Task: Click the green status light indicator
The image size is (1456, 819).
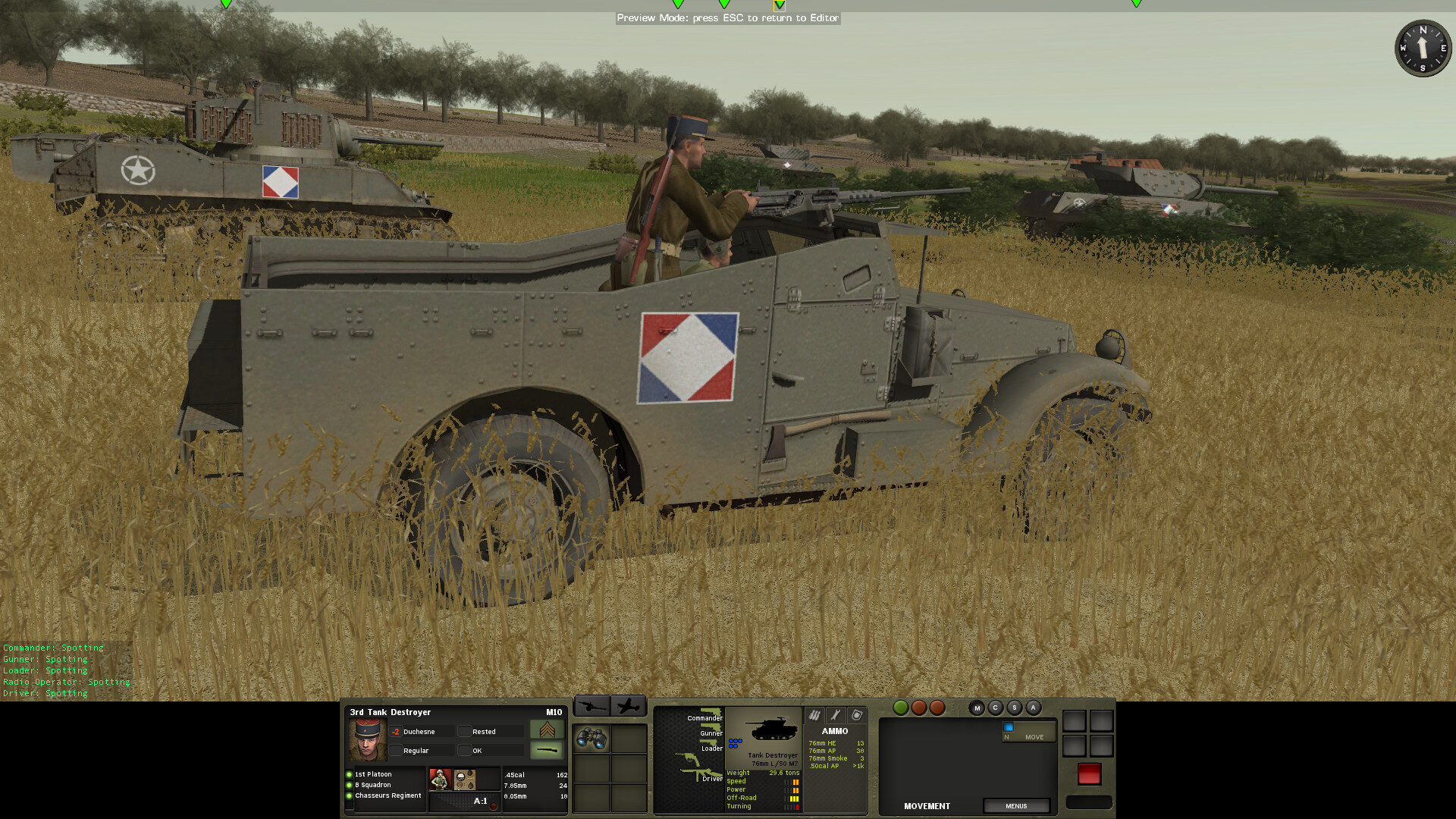Action: (901, 708)
